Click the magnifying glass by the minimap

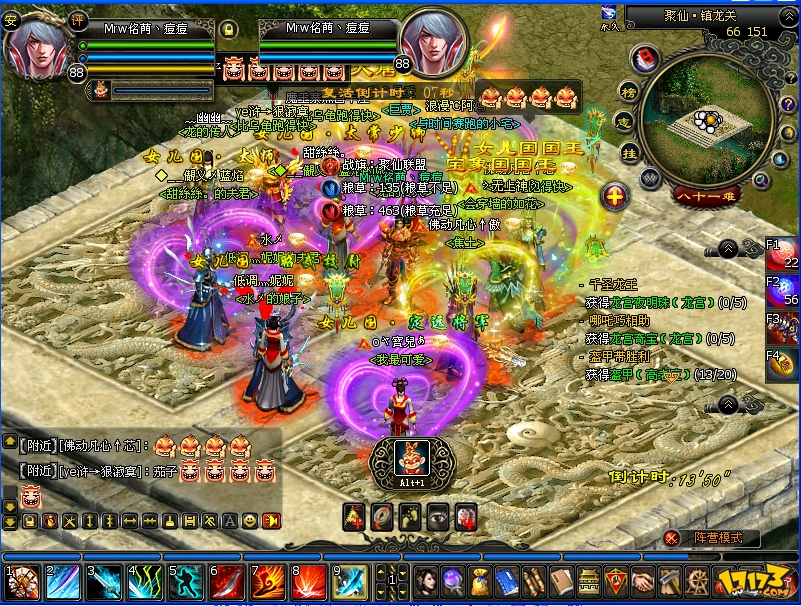pos(761,180)
